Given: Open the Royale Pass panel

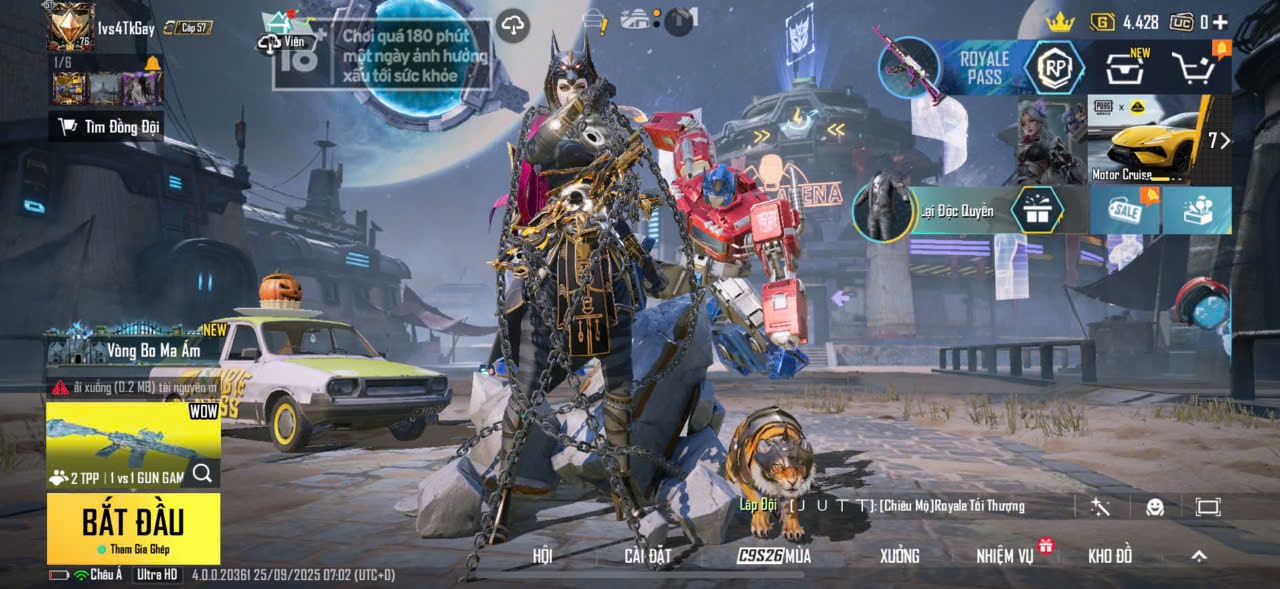Looking at the screenshot, I should tap(984, 68).
